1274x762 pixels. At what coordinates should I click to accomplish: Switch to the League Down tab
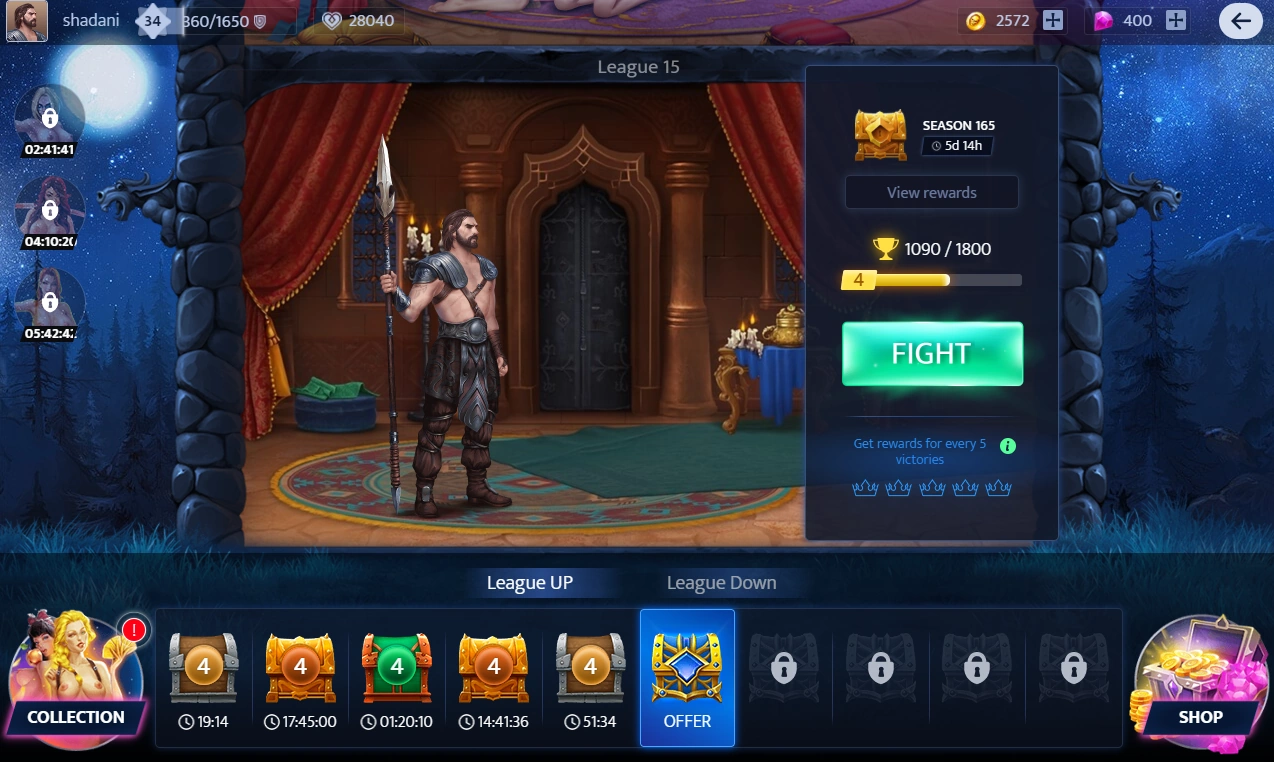click(x=721, y=583)
